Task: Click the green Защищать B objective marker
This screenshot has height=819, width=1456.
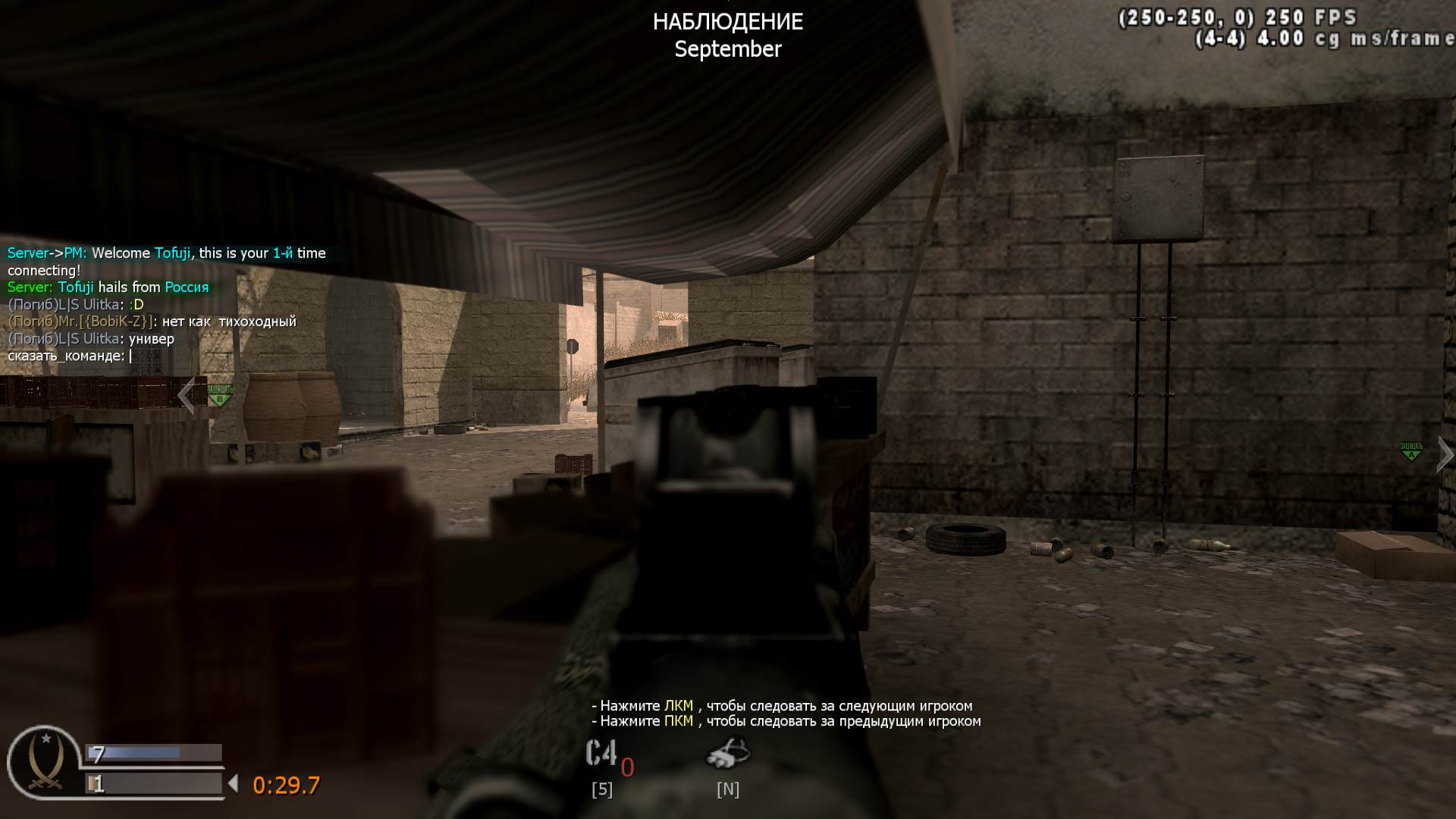Action: pyautogui.click(x=219, y=395)
